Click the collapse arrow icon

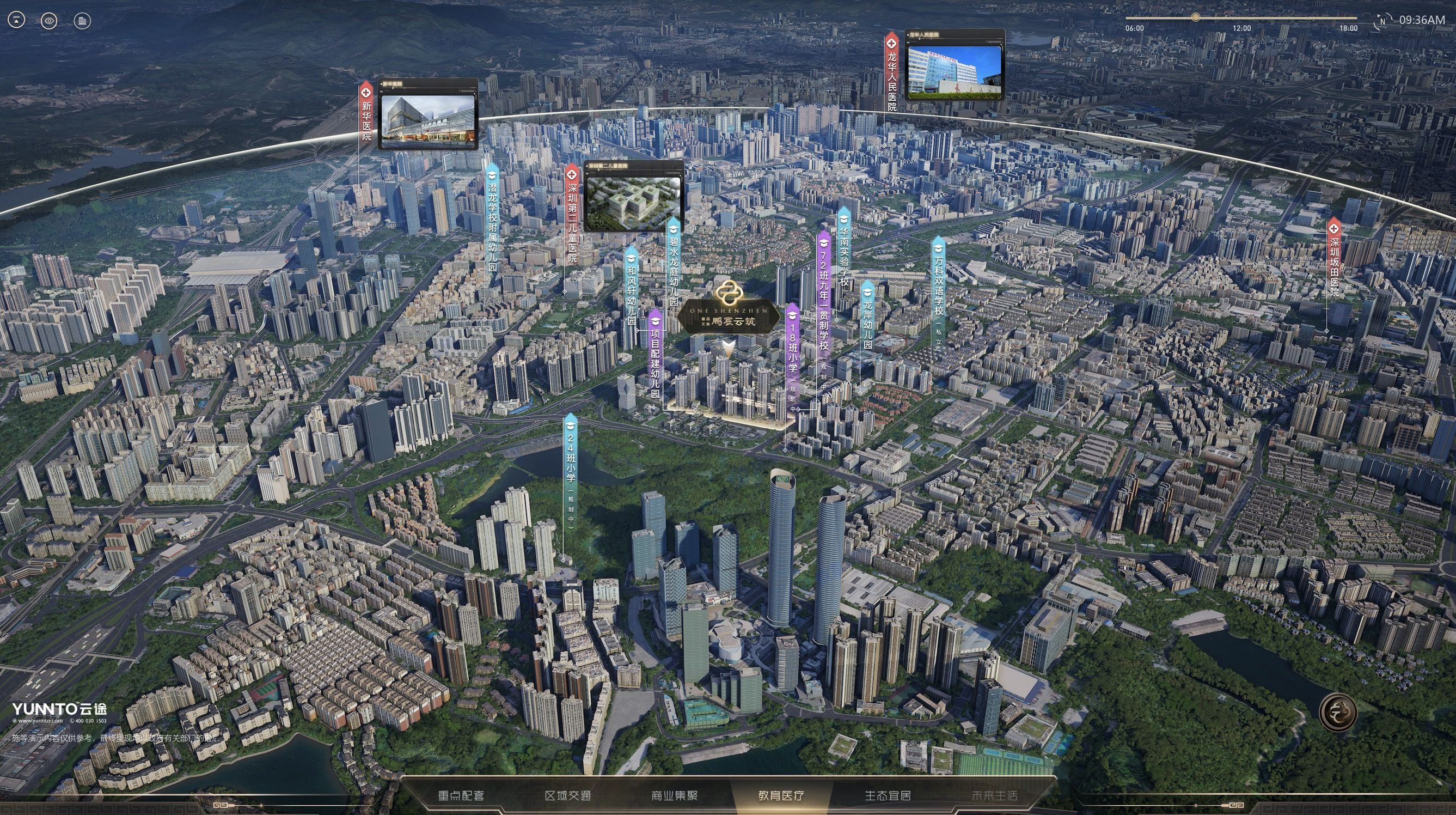click(16, 21)
